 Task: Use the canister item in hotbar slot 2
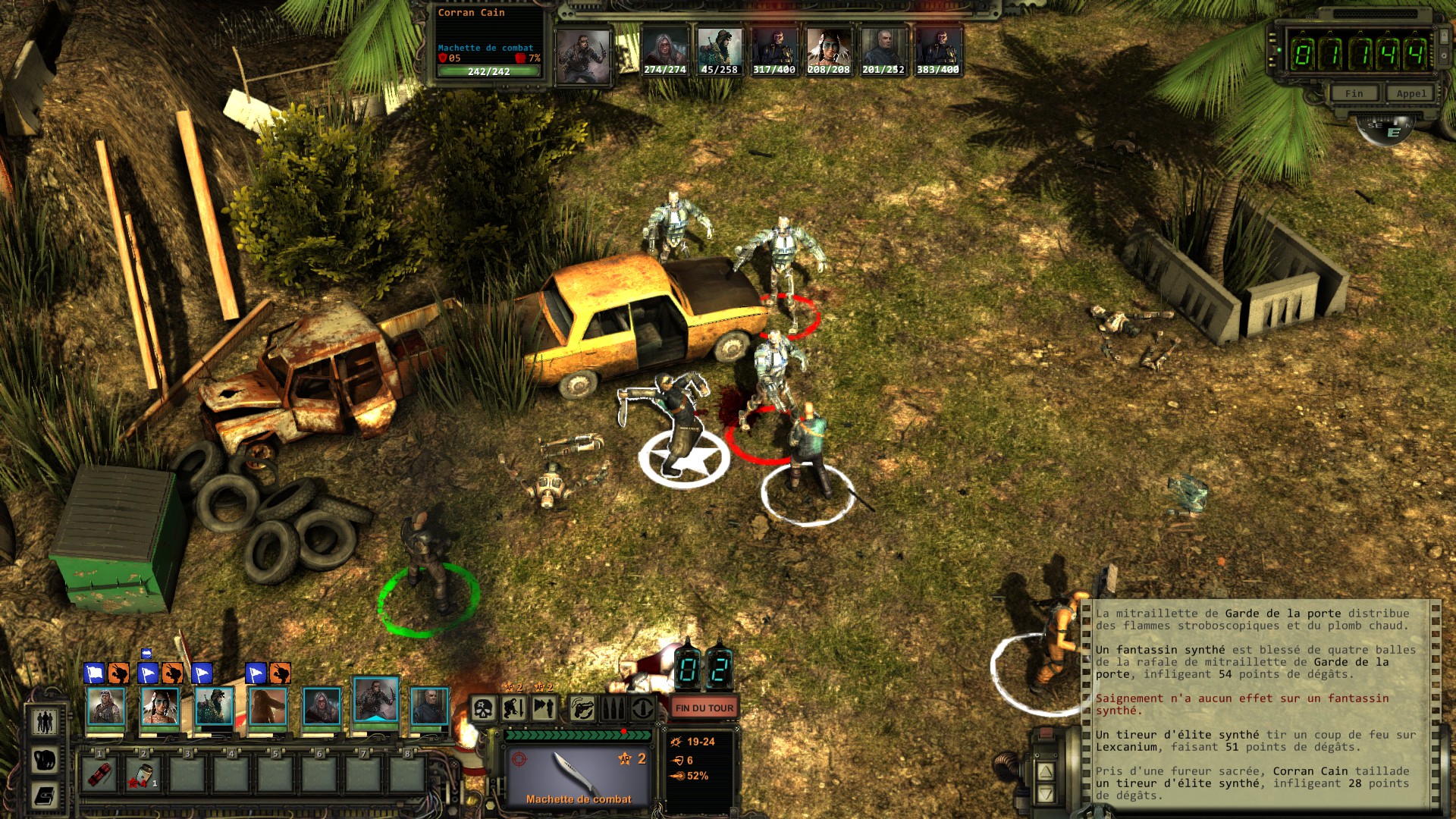click(143, 774)
